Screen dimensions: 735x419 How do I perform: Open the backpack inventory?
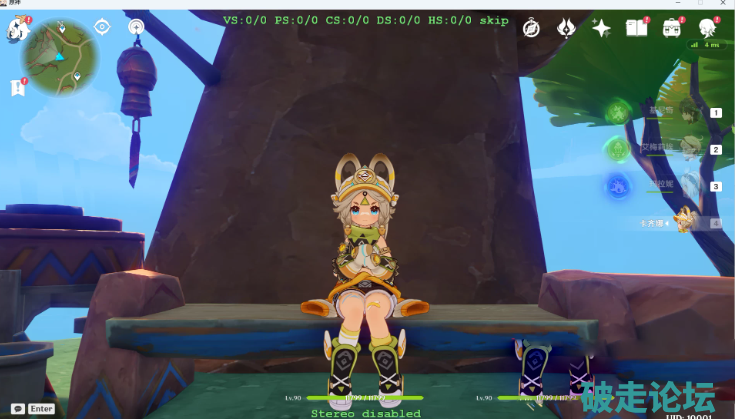point(673,28)
